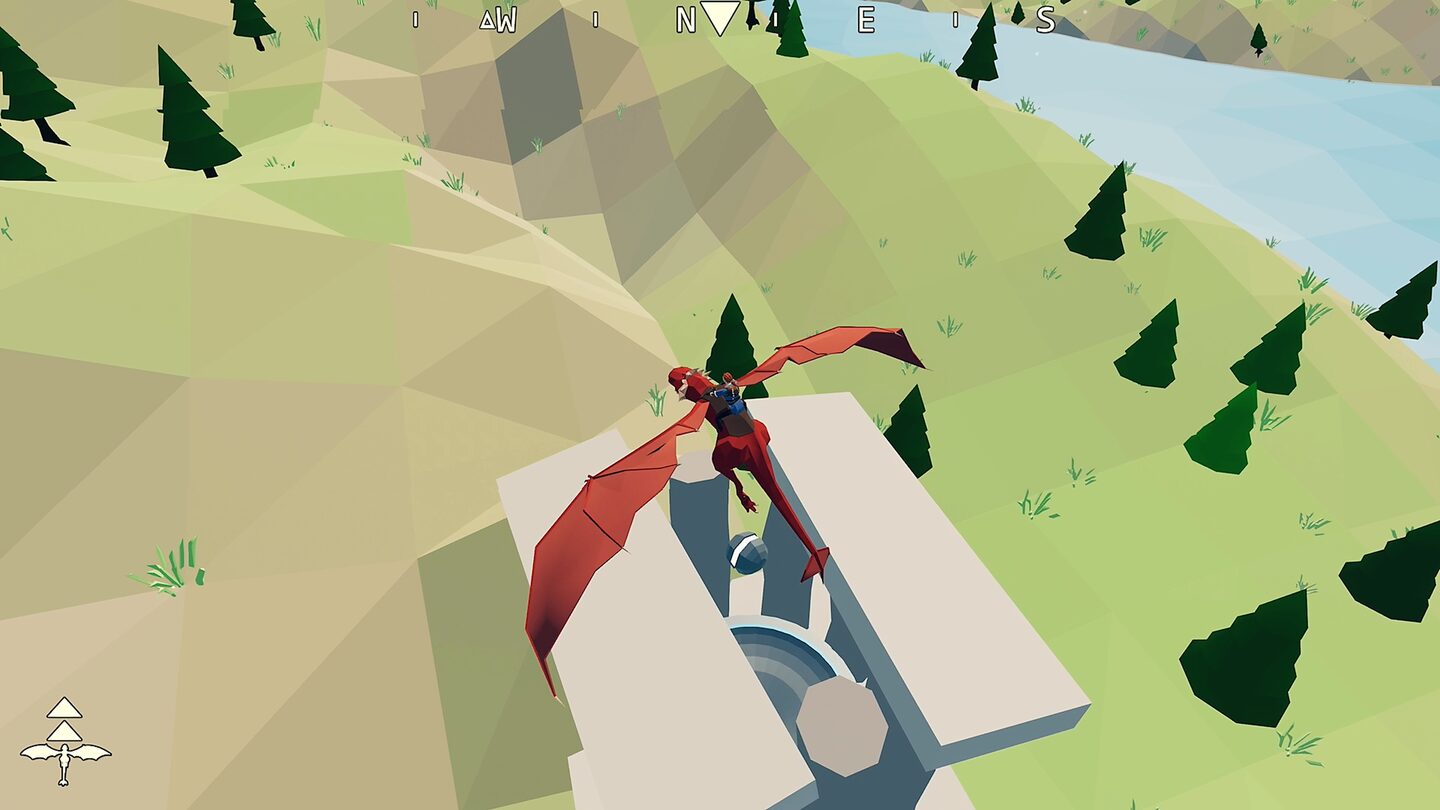Click the grey sphere near the dragon's tail
The image size is (1440, 810).
pos(745,553)
